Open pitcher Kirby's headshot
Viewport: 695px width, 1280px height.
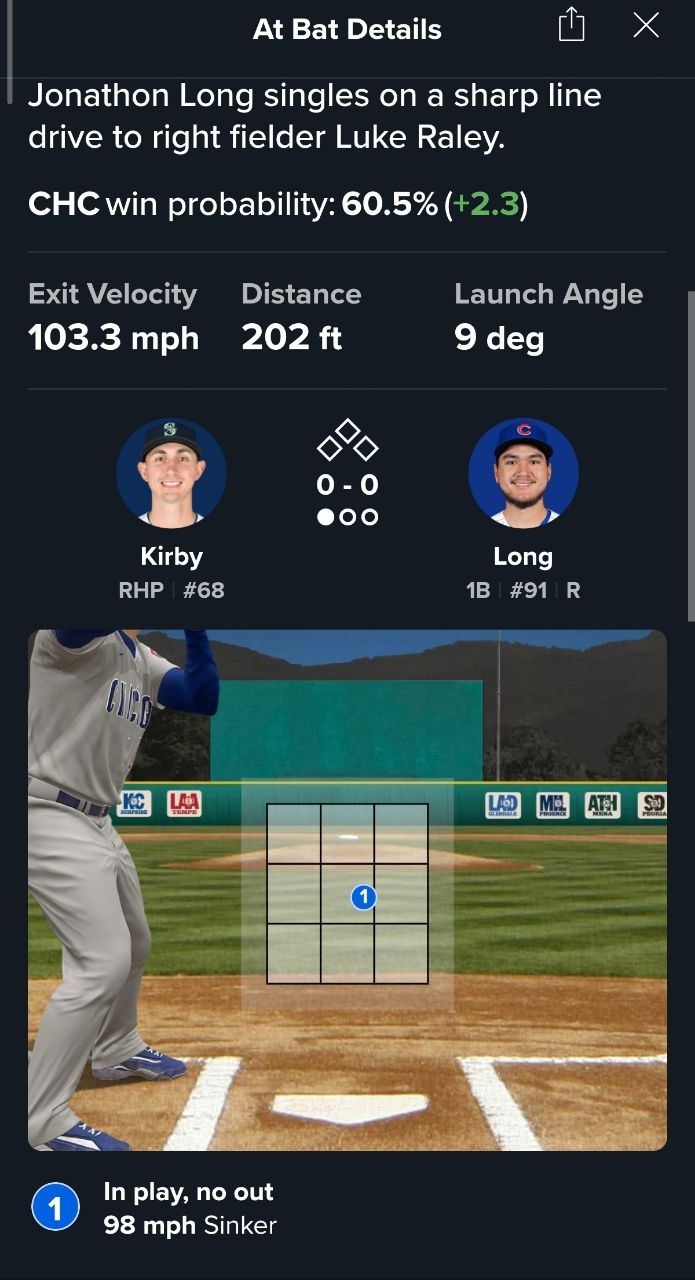pos(171,472)
